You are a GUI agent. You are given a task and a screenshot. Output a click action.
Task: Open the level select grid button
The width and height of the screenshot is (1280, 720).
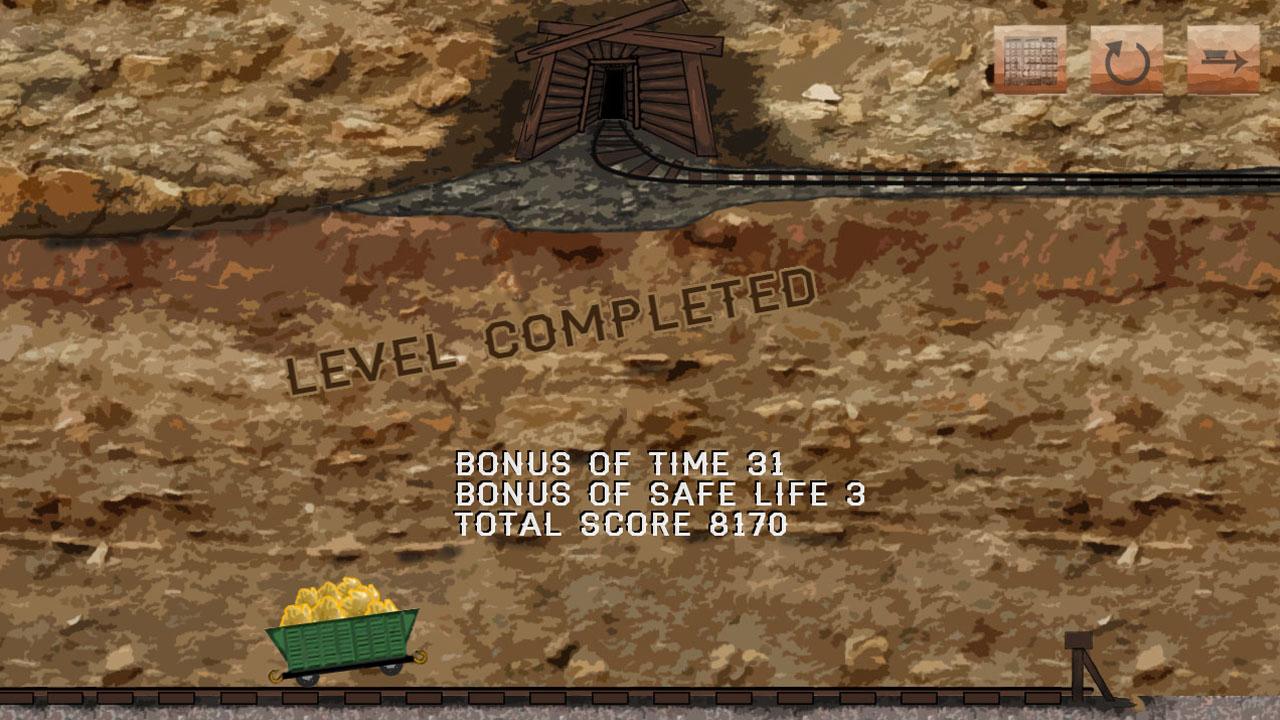coord(1029,59)
